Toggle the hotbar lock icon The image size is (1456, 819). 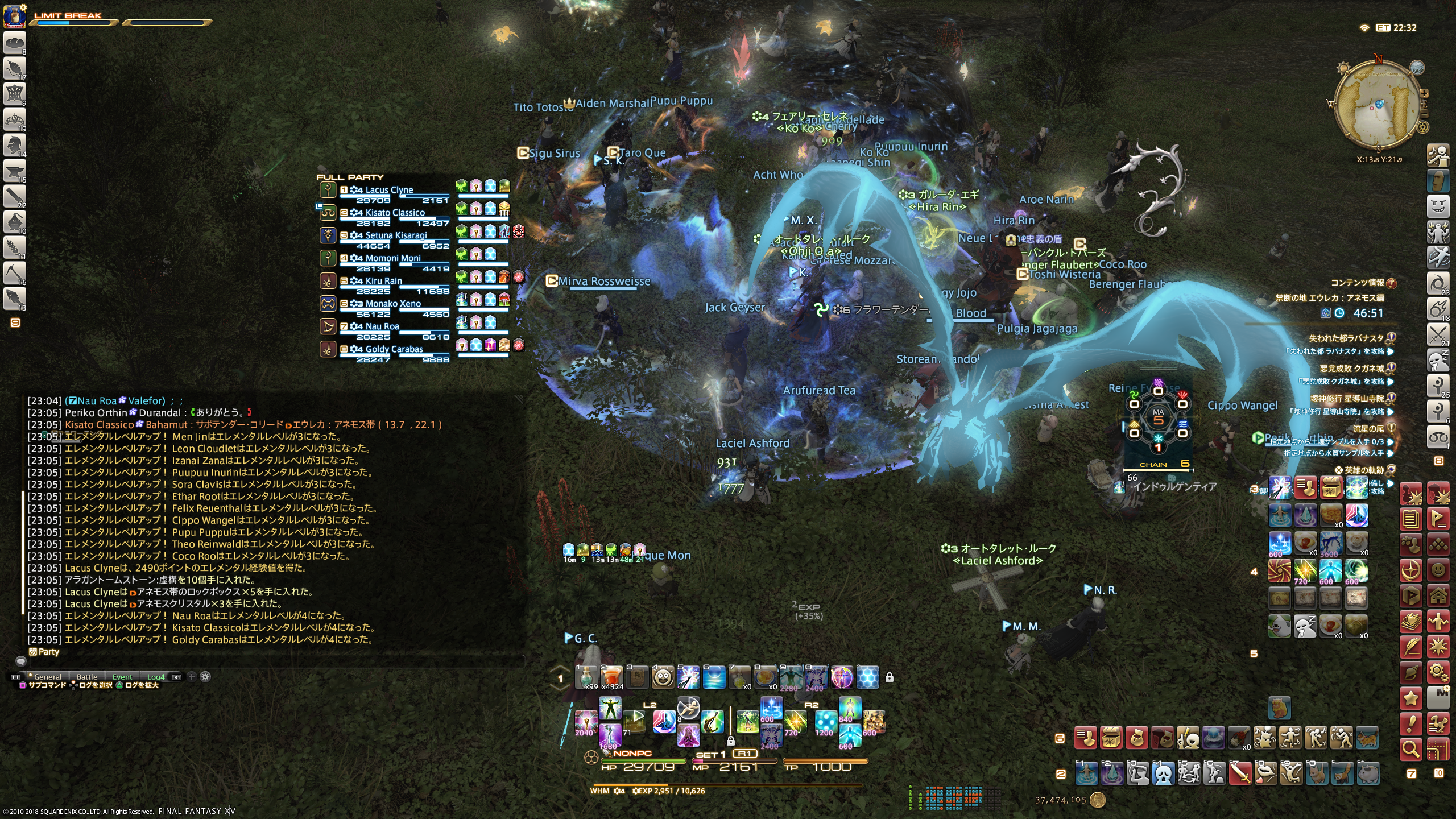tap(890, 677)
